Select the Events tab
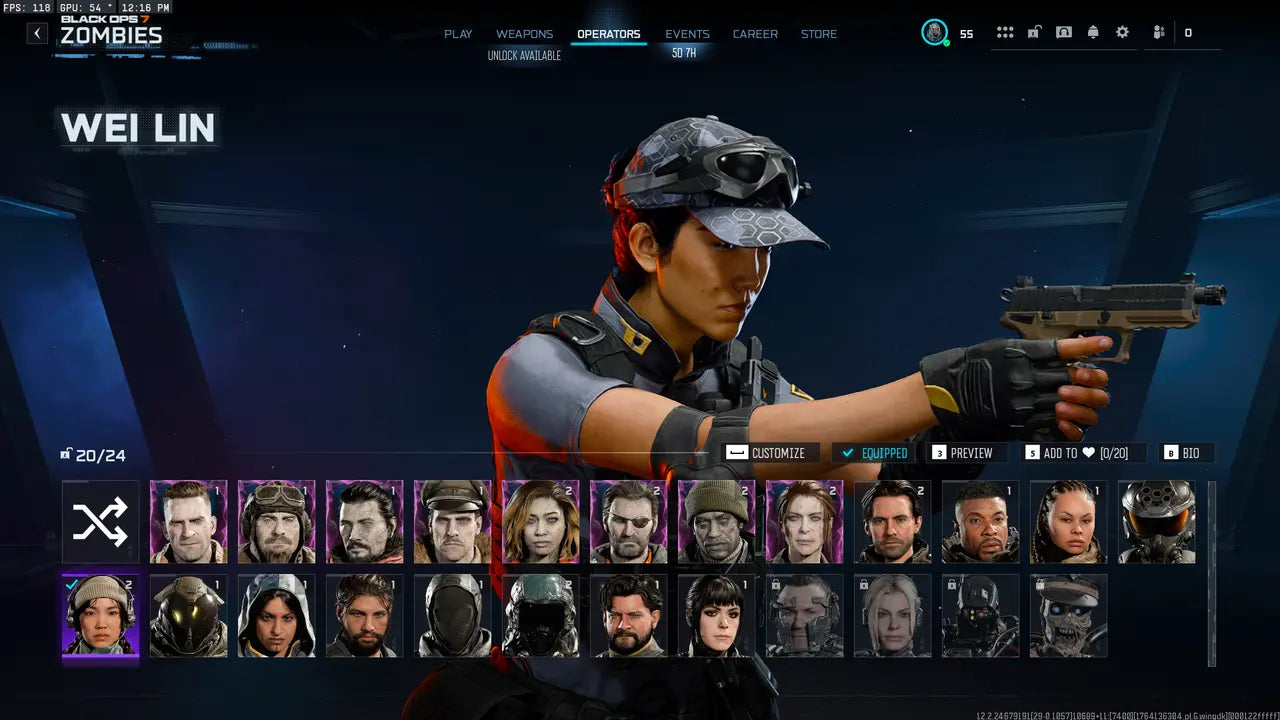The image size is (1280, 720). (687, 34)
